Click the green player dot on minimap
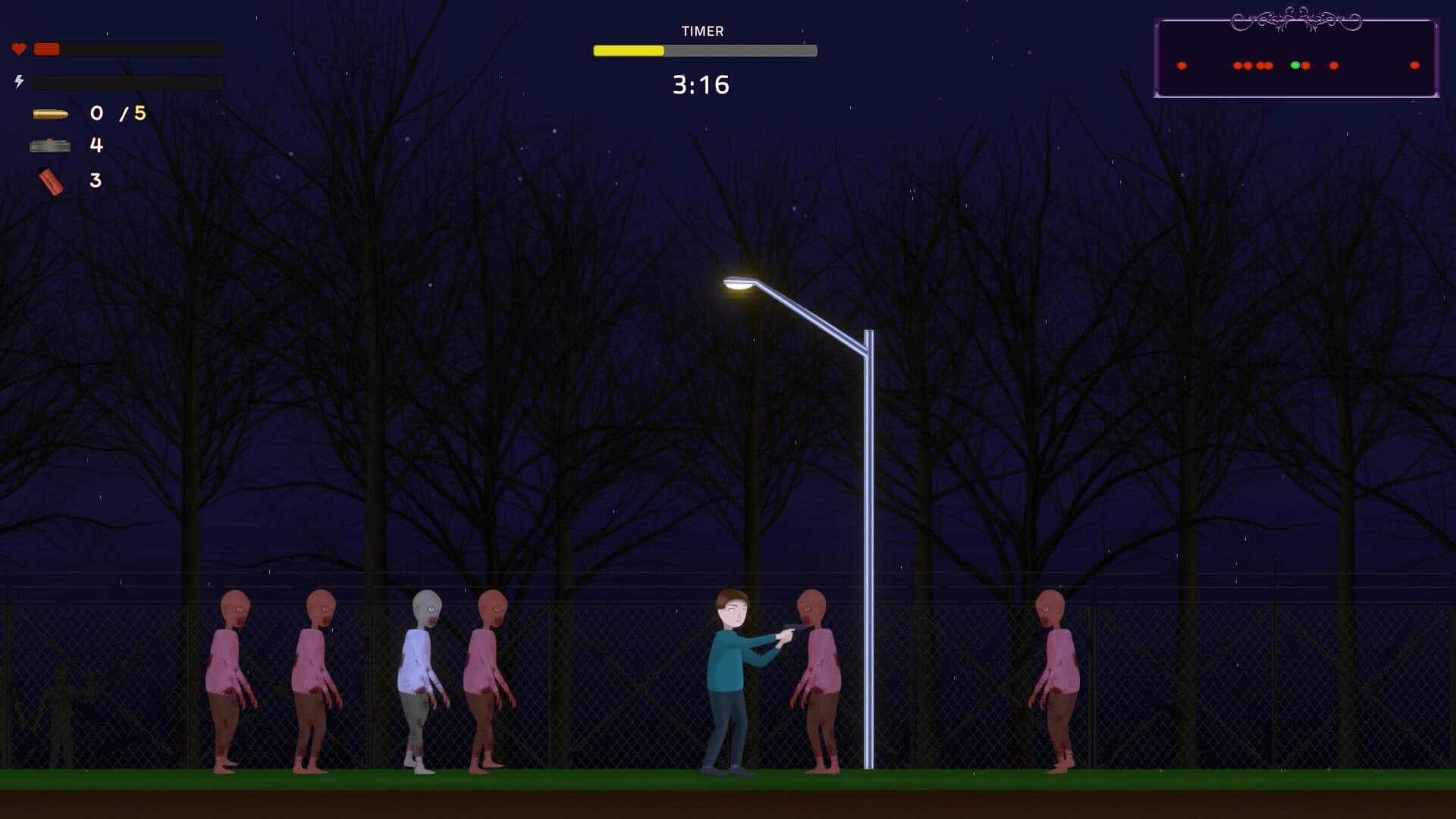Image resolution: width=1456 pixels, height=819 pixels. point(1294,65)
